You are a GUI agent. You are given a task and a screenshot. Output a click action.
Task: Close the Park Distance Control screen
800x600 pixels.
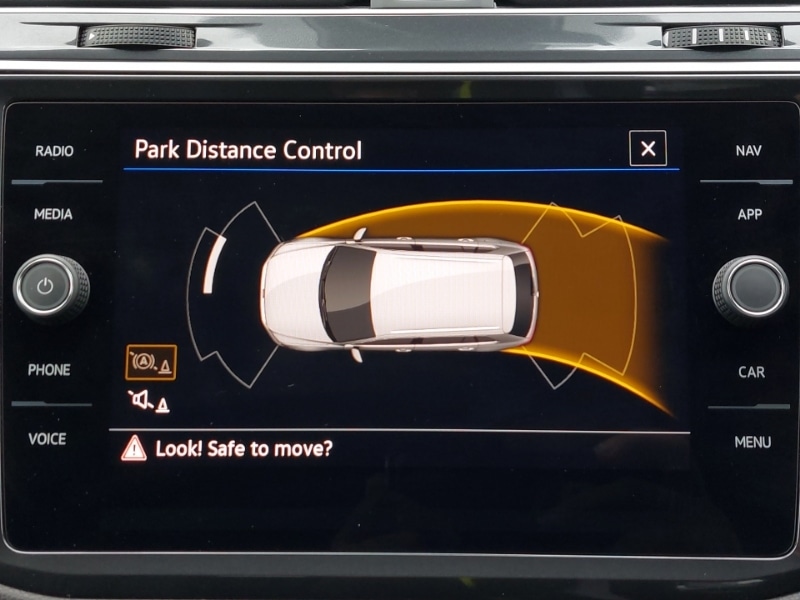tap(648, 150)
